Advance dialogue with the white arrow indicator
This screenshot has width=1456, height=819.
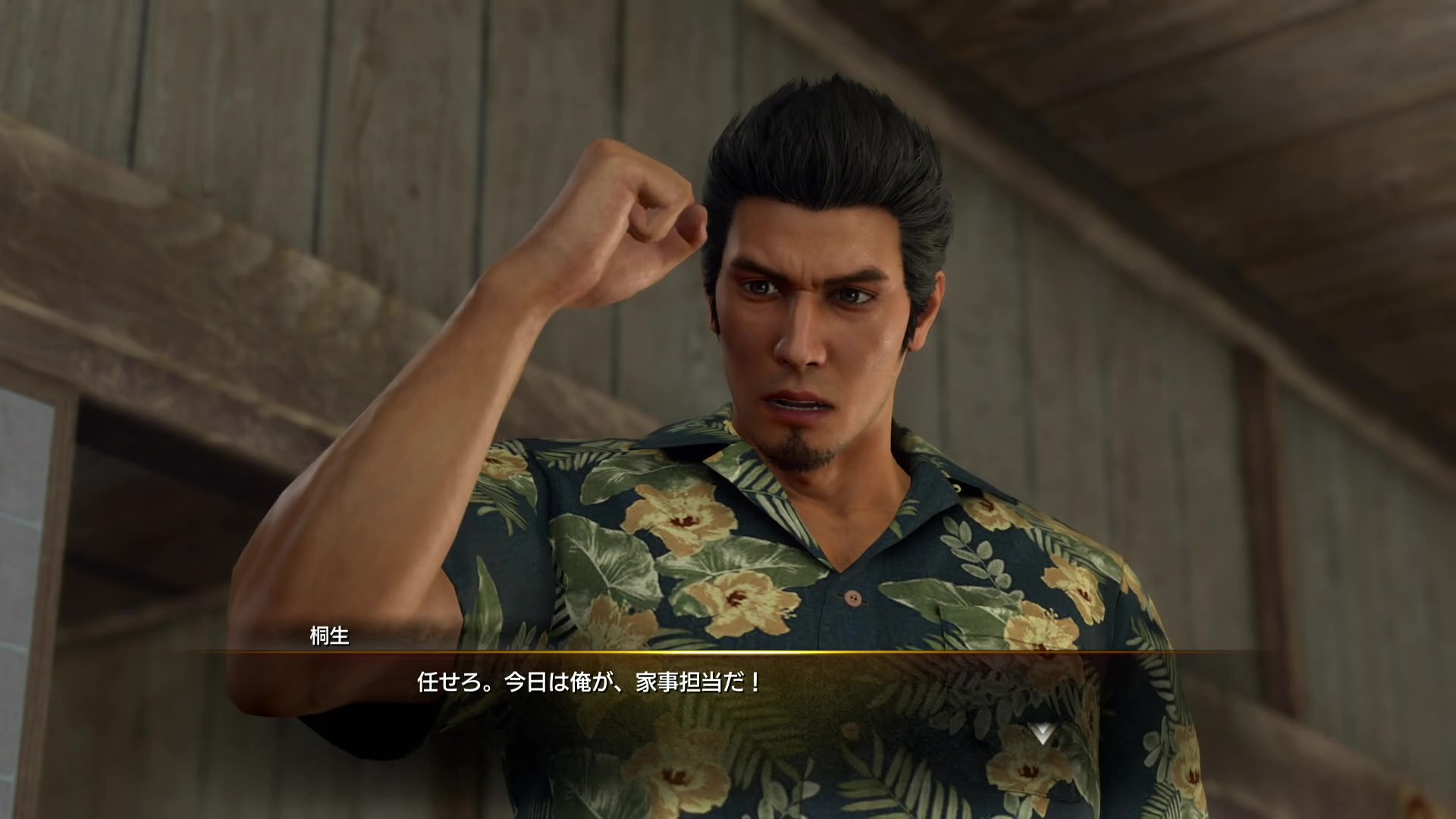[x=1042, y=733]
